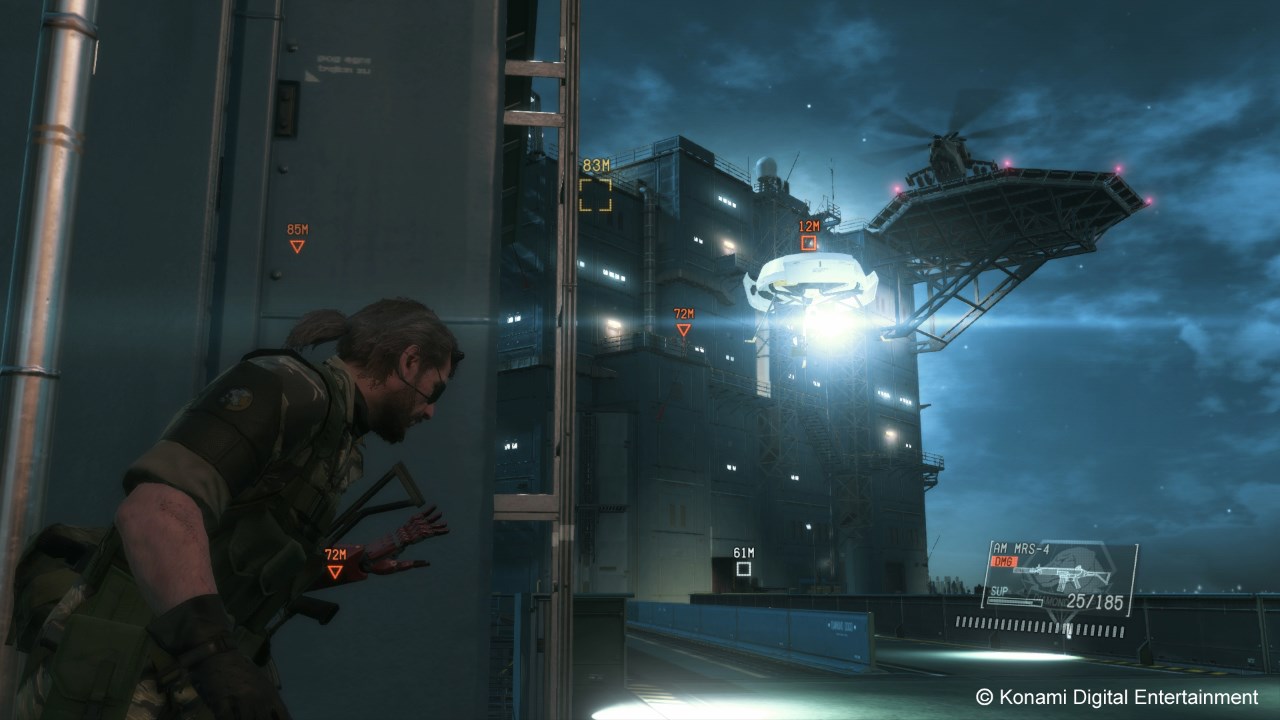Open the 12M distance label readout
Image resolution: width=1280 pixels, height=720 pixels.
click(809, 227)
